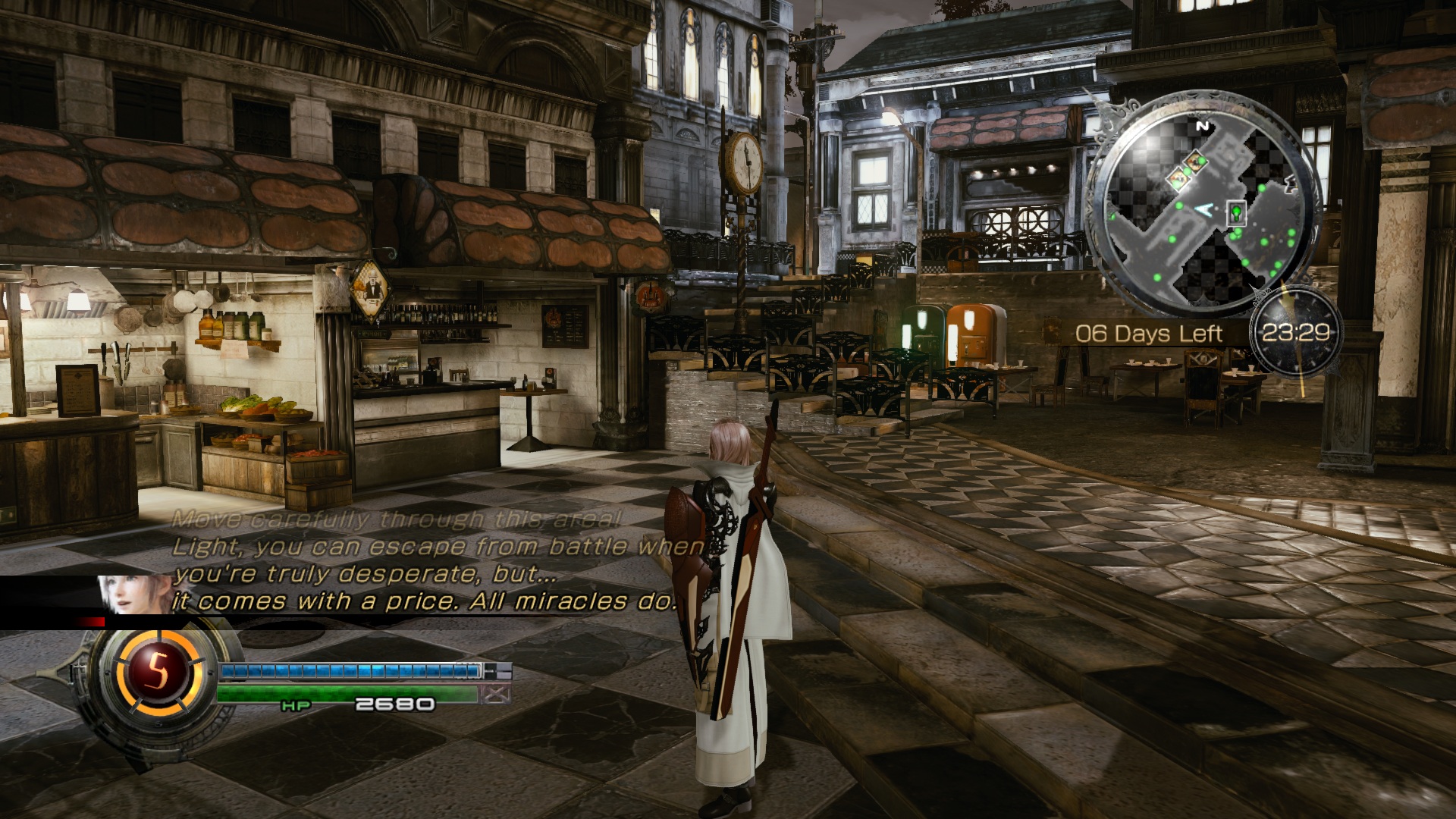1456x819 pixels.
Task: Click the green keyhole marker on minimap
Action: pos(1238,212)
